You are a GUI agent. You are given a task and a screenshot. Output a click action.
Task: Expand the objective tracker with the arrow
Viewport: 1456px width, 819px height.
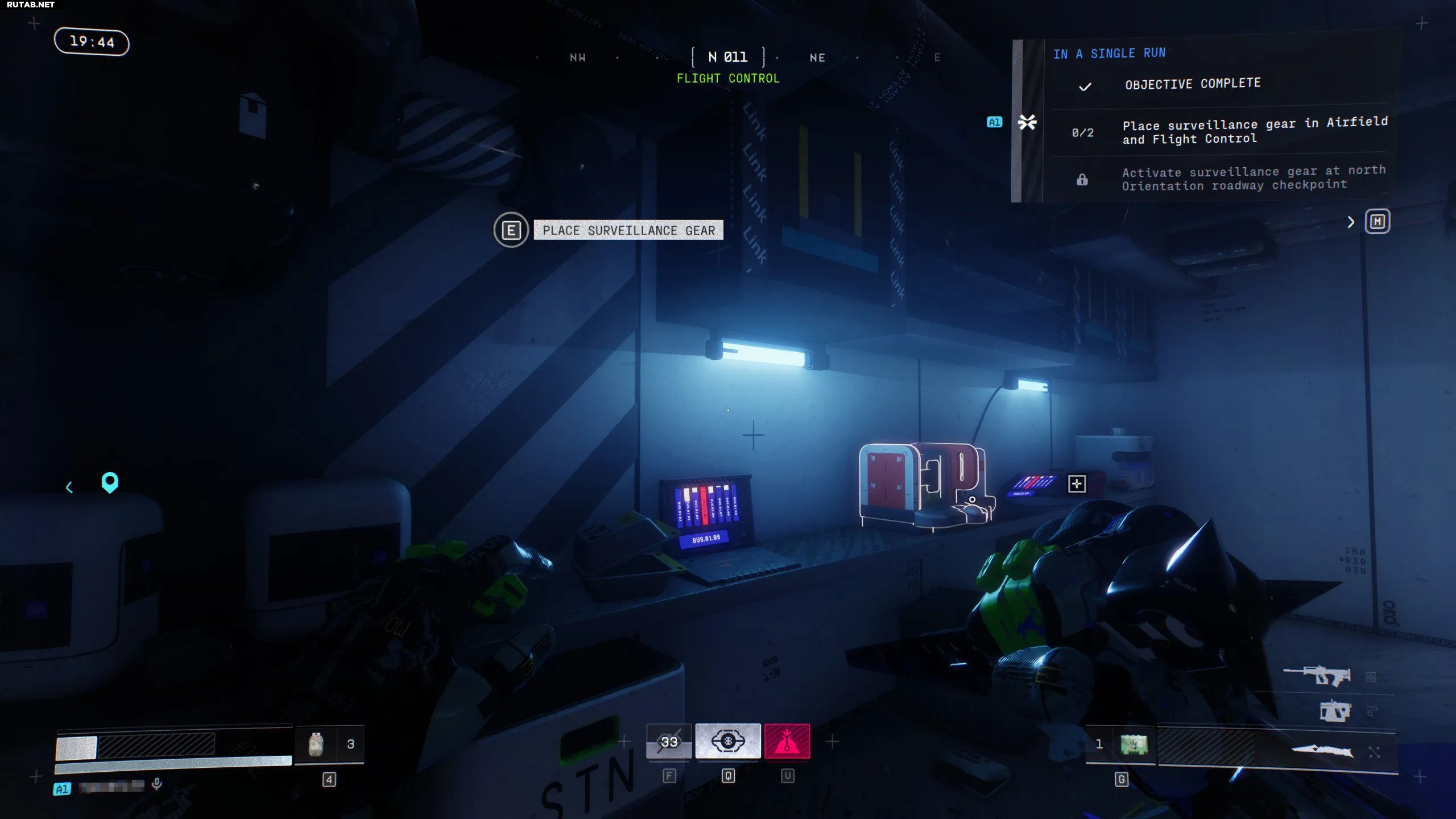(1351, 222)
